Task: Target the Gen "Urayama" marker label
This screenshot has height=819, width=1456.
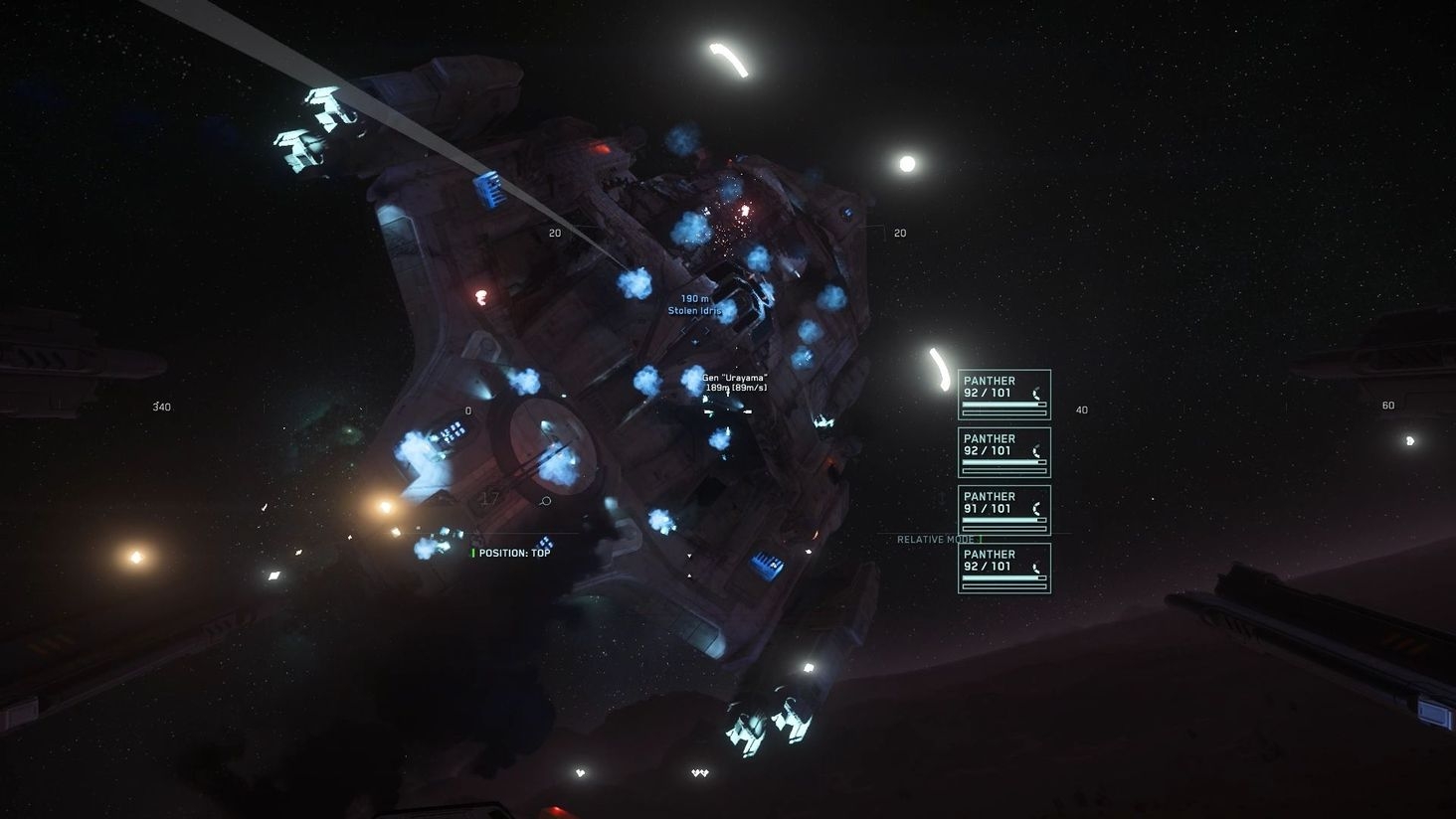Action: pos(734,377)
